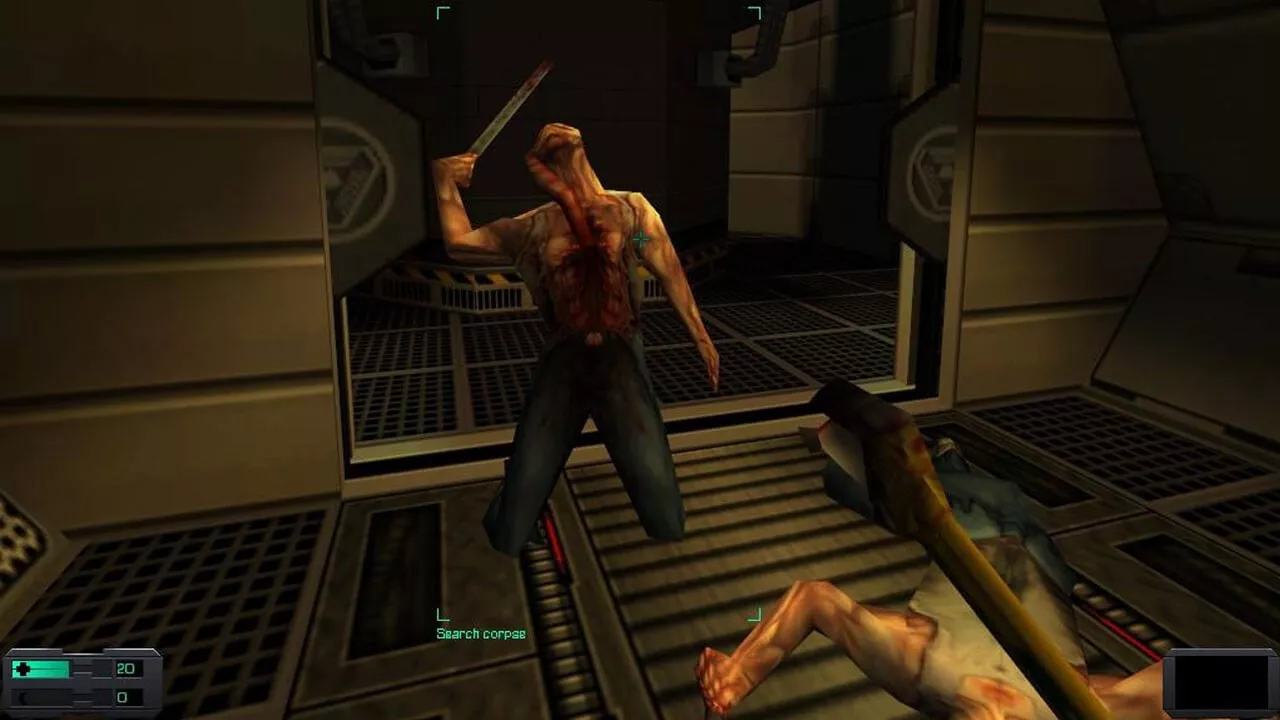Click the psi points bar below the health bar

pos(40,696)
